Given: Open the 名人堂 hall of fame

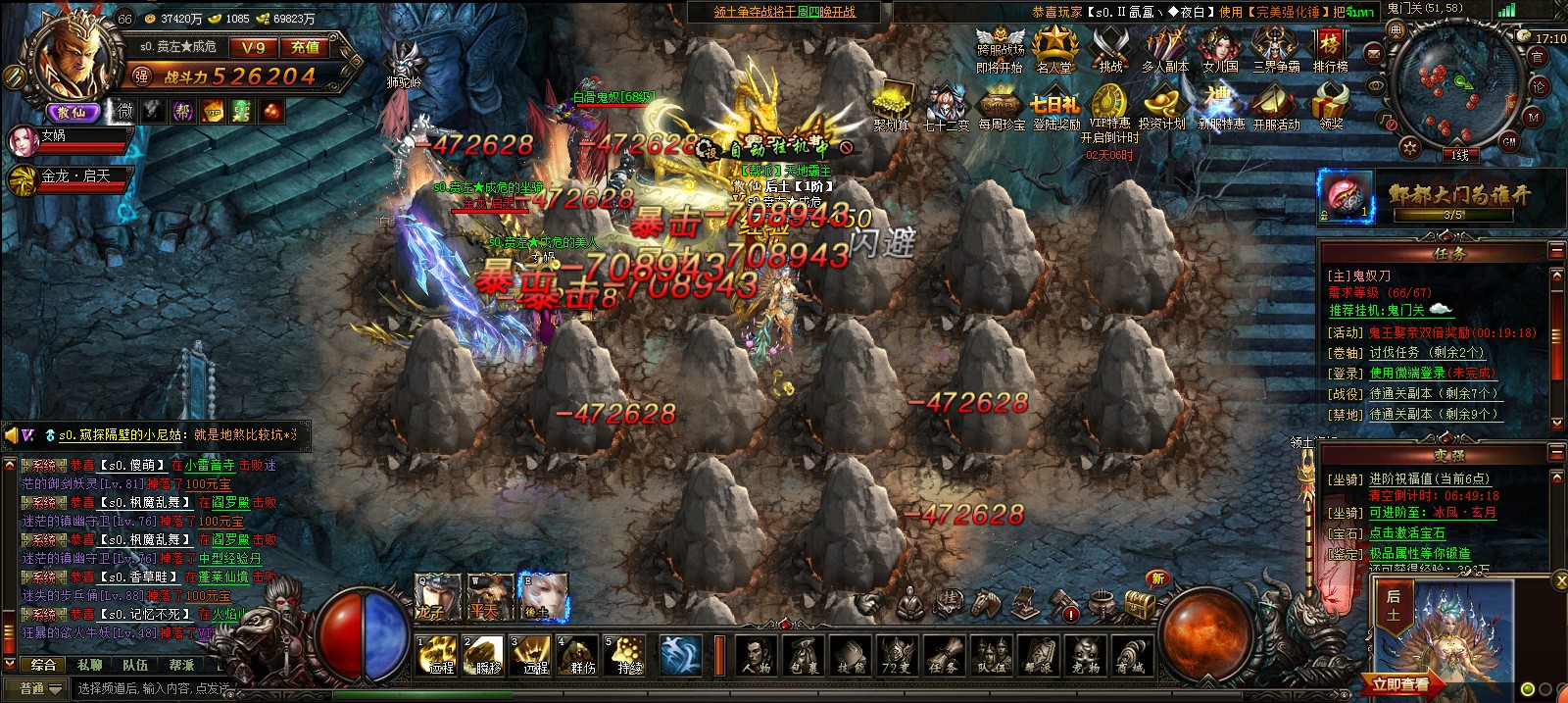Looking at the screenshot, I should coord(1054,48).
